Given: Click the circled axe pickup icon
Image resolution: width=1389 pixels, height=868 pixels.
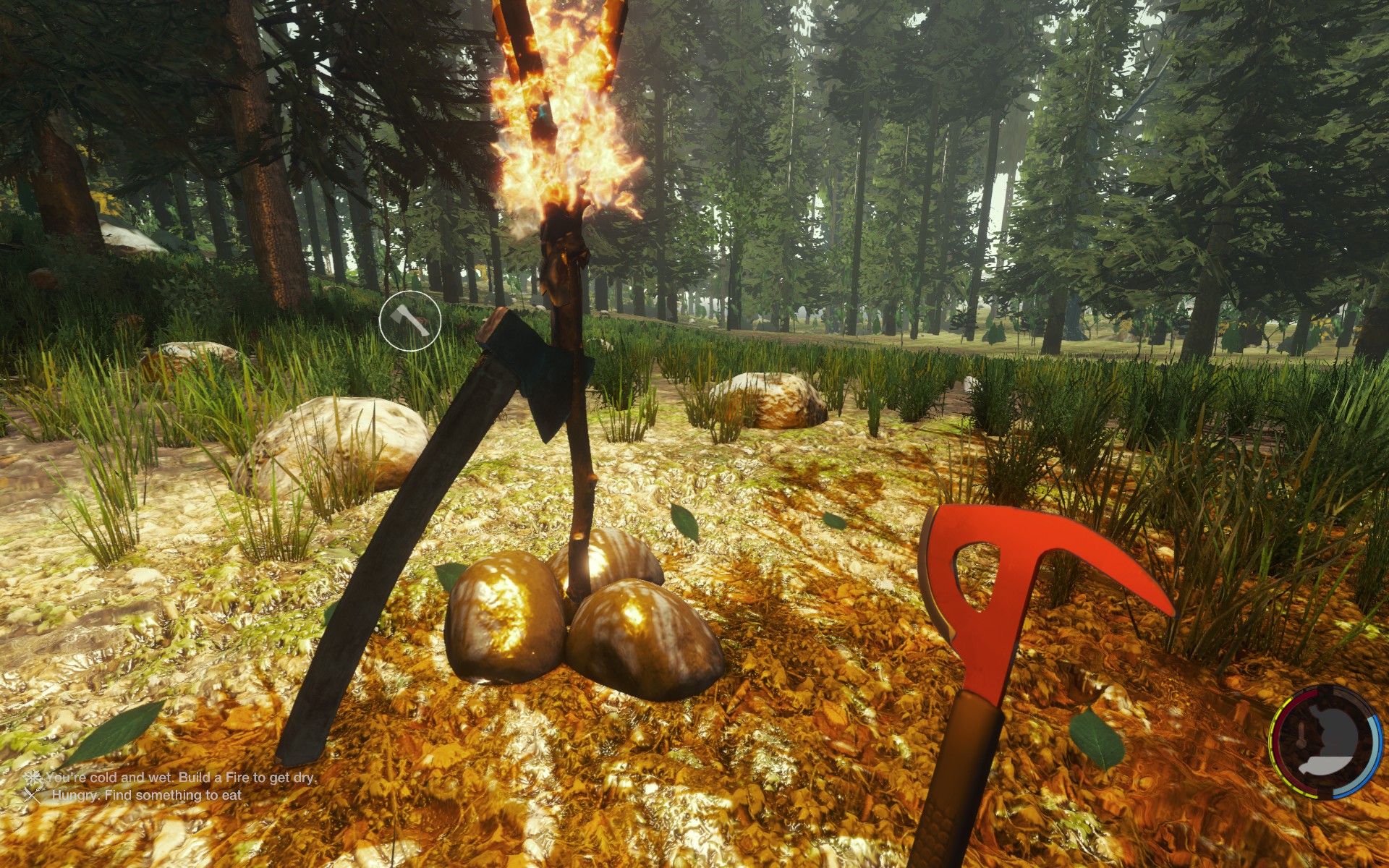Looking at the screenshot, I should click(x=409, y=320).
